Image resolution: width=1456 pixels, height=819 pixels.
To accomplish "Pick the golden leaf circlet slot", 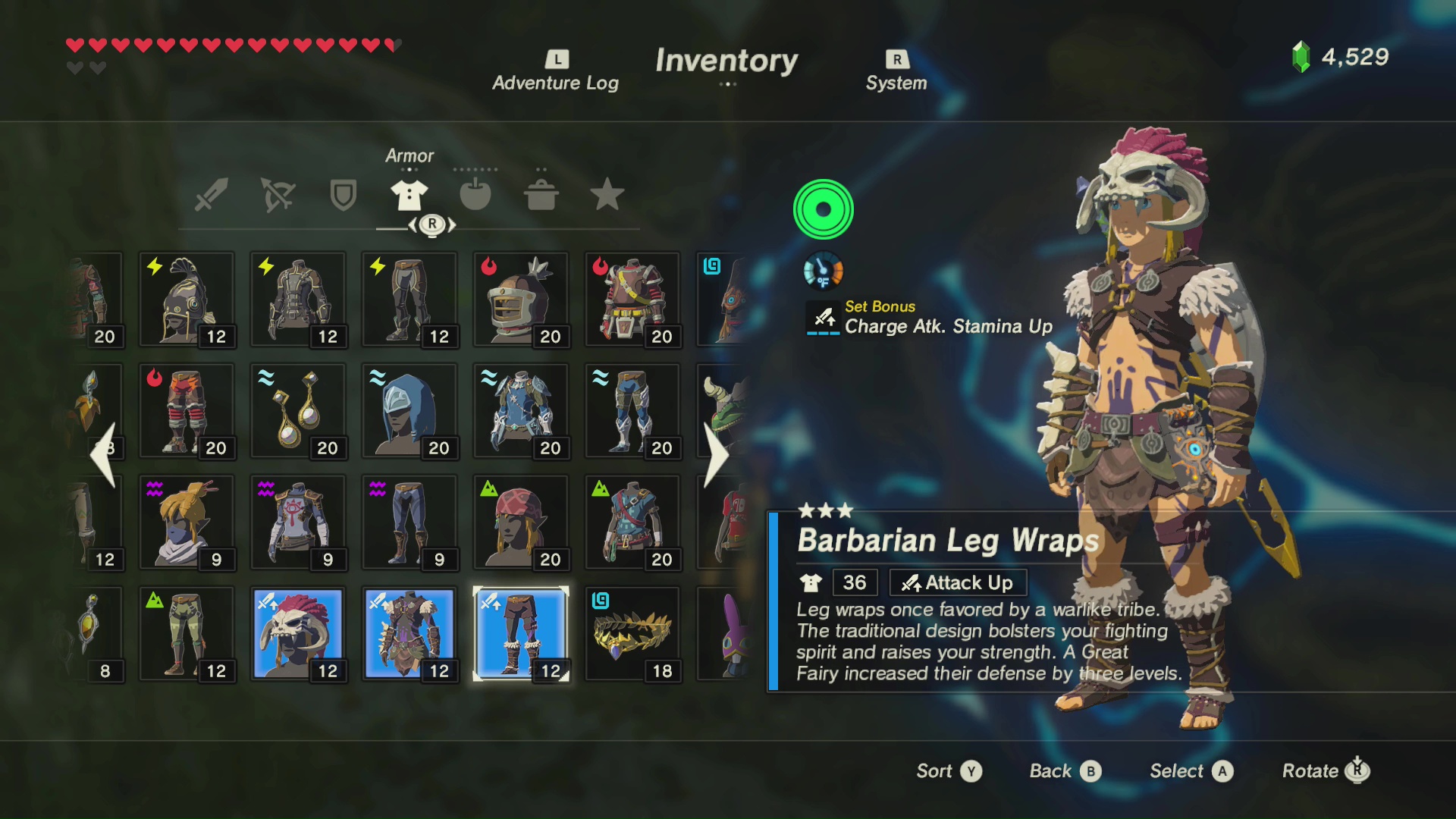I will pos(632,634).
